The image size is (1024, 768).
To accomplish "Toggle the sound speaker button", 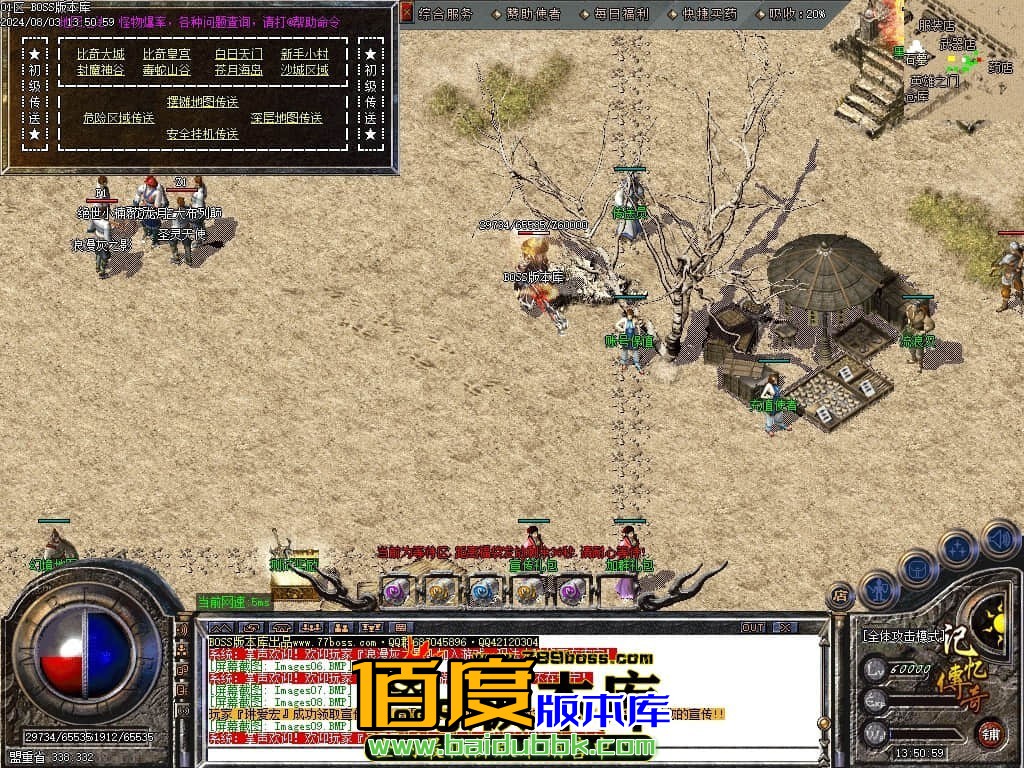I will pos(1000,541).
